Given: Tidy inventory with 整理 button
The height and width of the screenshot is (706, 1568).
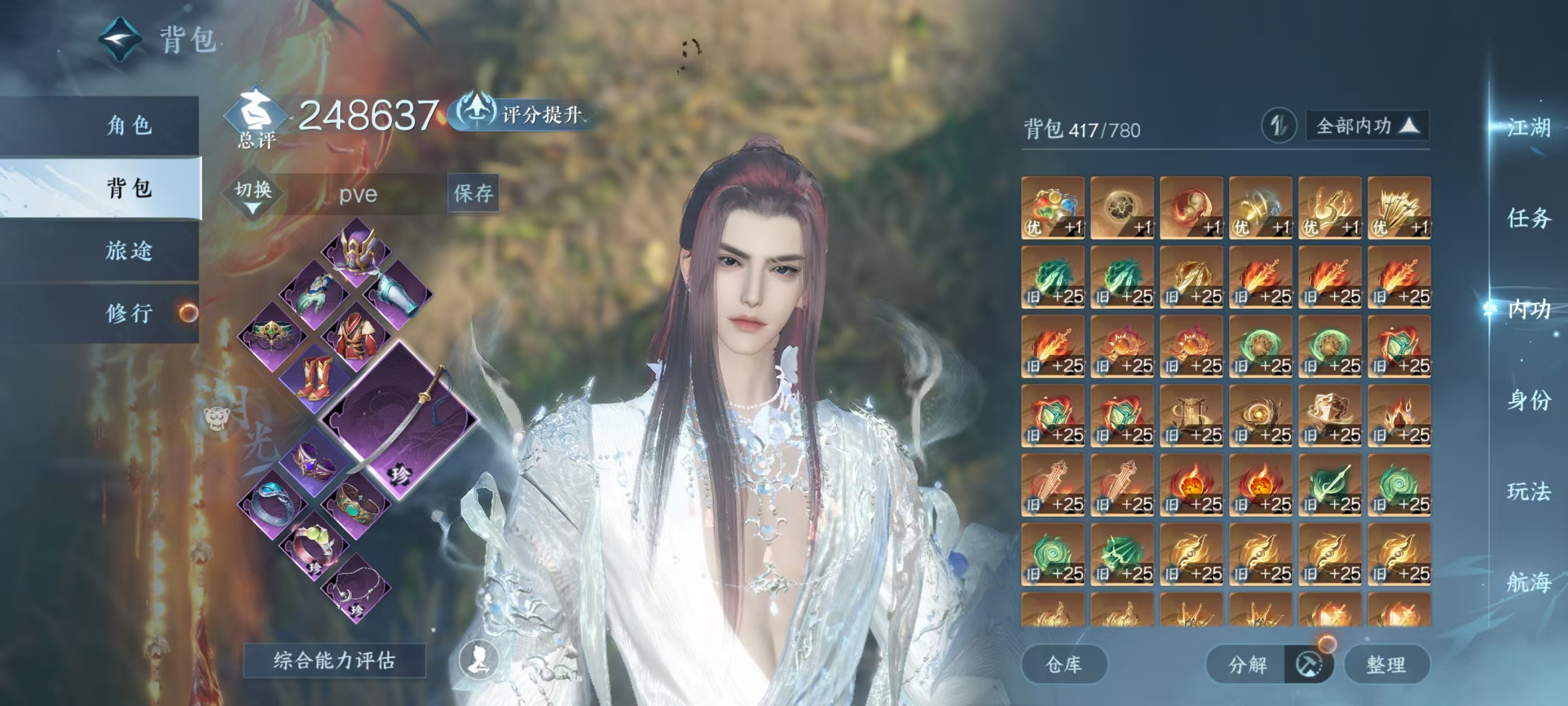Looking at the screenshot, I should 1386,664.
